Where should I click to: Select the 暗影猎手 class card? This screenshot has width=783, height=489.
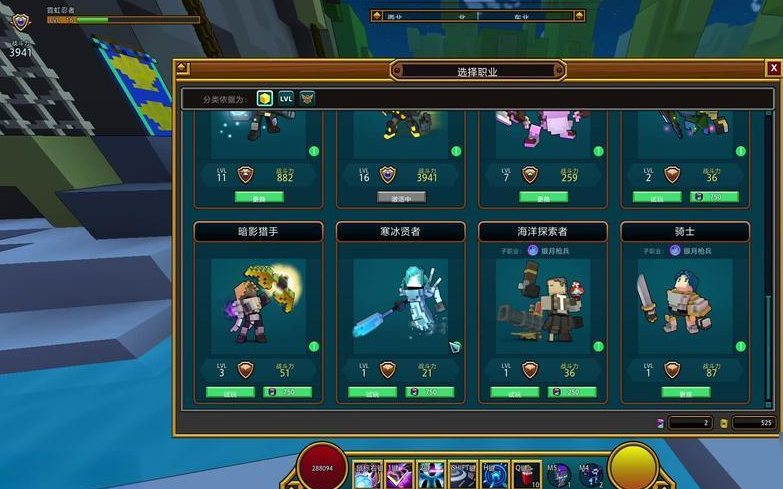pos(258,302)
